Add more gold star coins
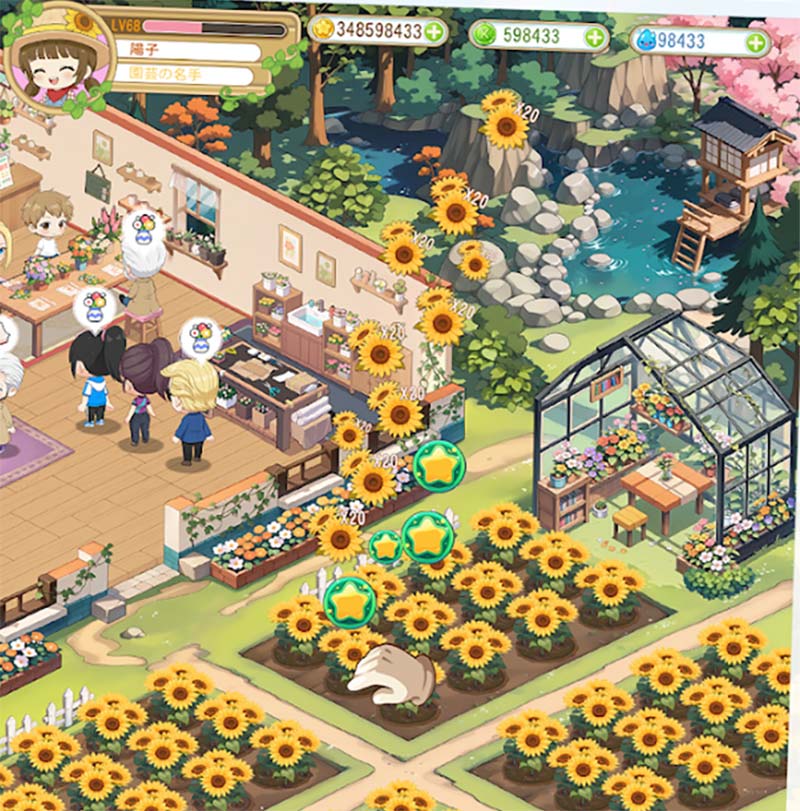 point(434,32)
